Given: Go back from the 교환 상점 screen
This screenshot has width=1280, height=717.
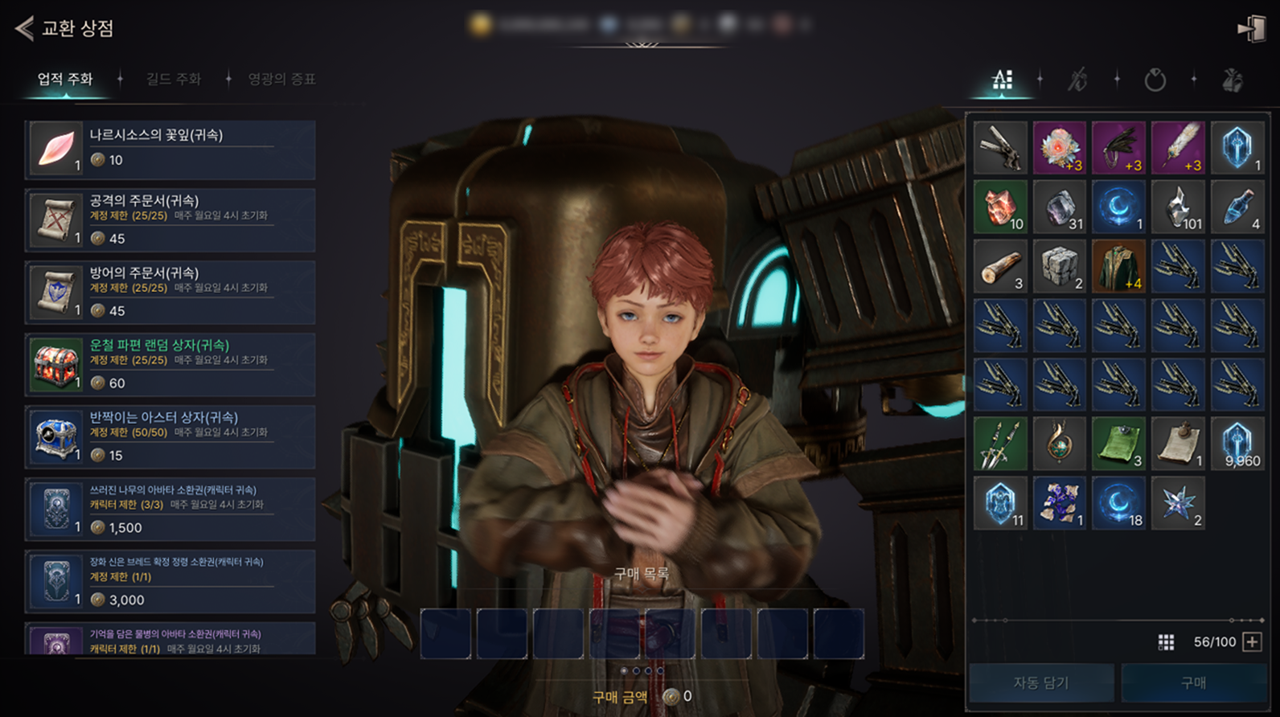Looking at the screenshot, I should point(24,28).
